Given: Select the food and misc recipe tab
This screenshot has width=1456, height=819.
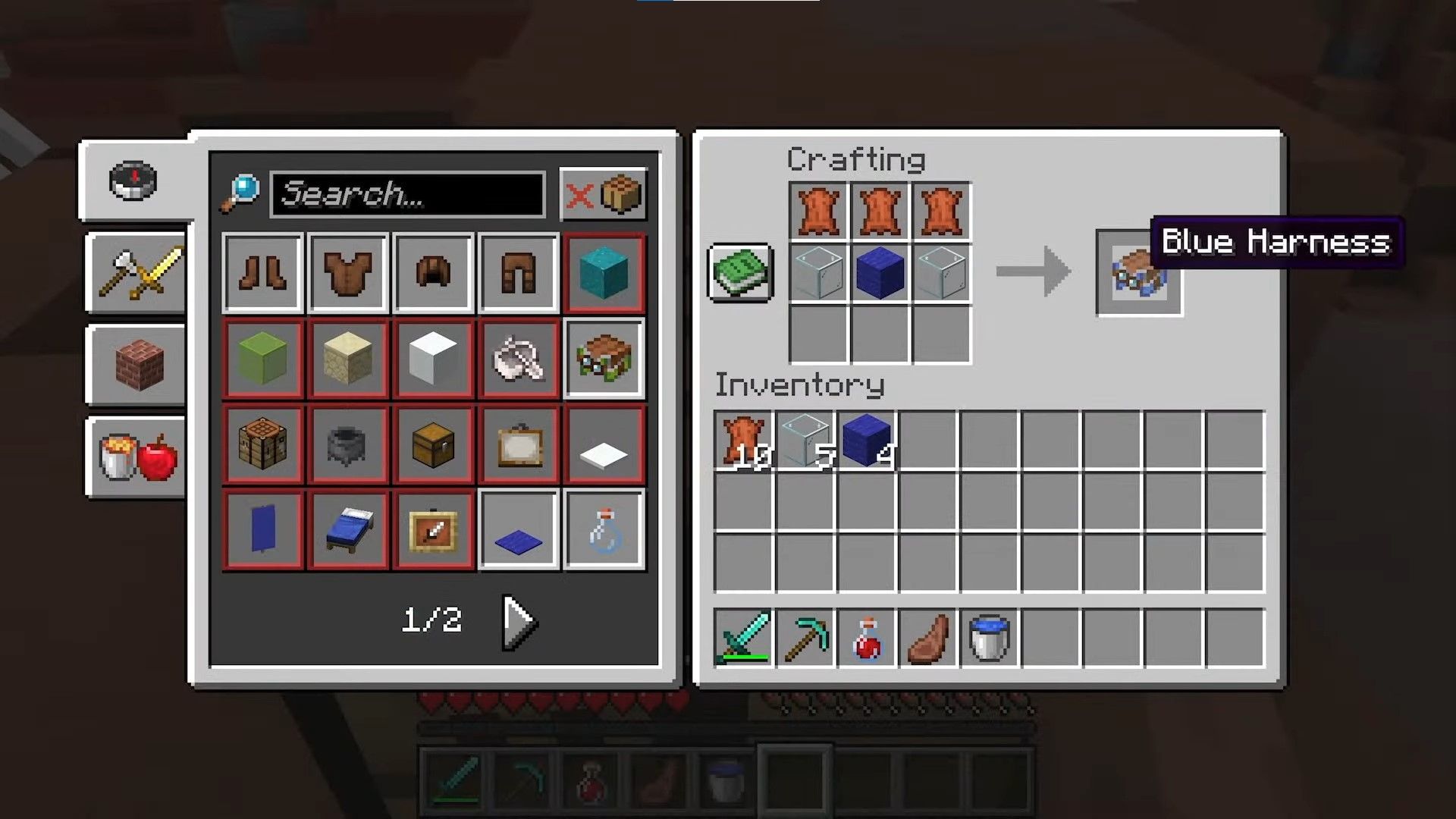Looking at the screenshot, I should [x=138, y=457].
